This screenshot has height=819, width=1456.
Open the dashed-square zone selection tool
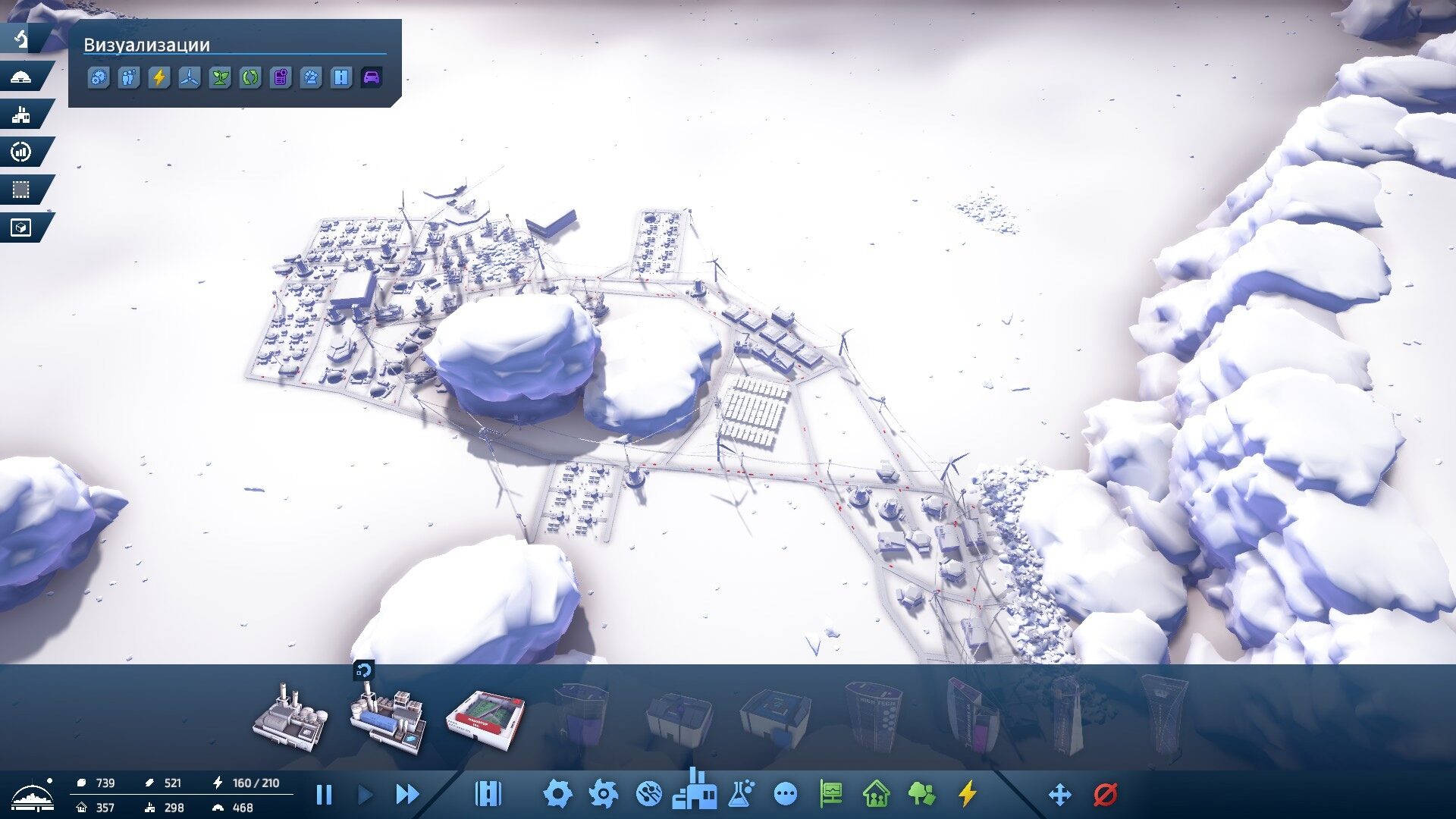(22, 190)
